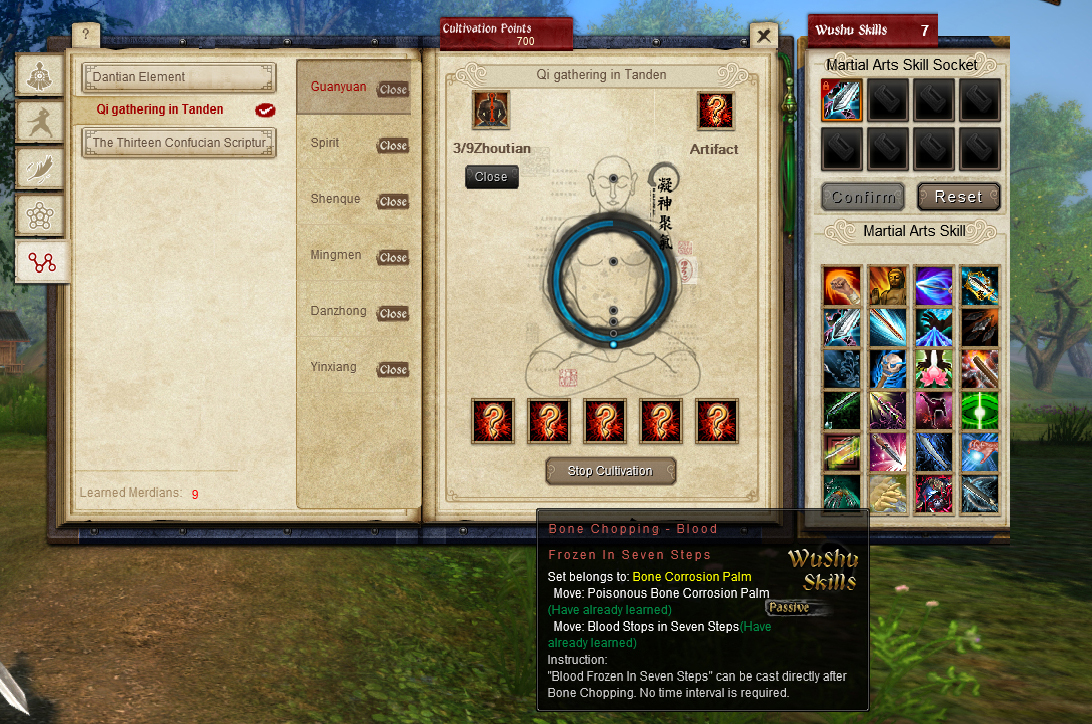This screenshot has height=724, width=1092.
Task: Close the cultivation book window
Action: click(764, 36)
